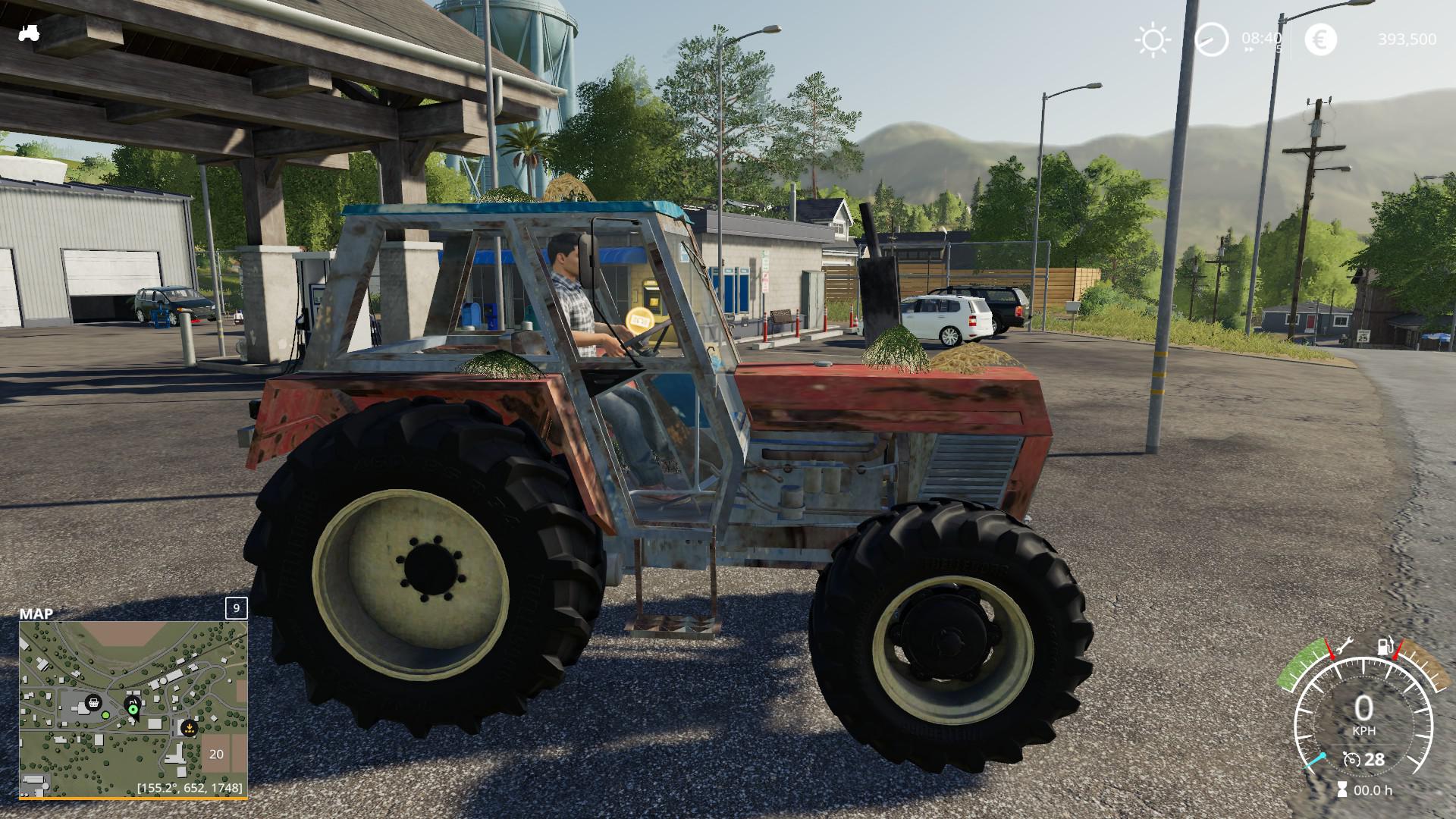Select field 20 on the minimap
This screenshot has height=819, width=1456.
tap(217, 754)
